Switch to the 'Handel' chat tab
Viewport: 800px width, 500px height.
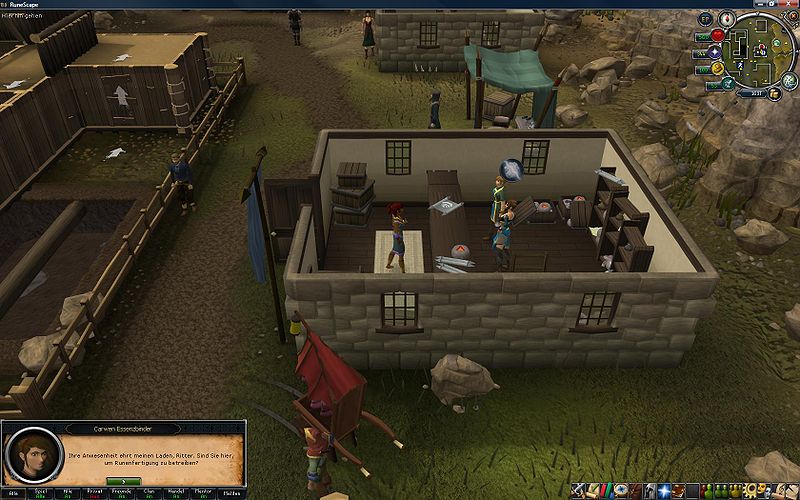tap(176, 493)
